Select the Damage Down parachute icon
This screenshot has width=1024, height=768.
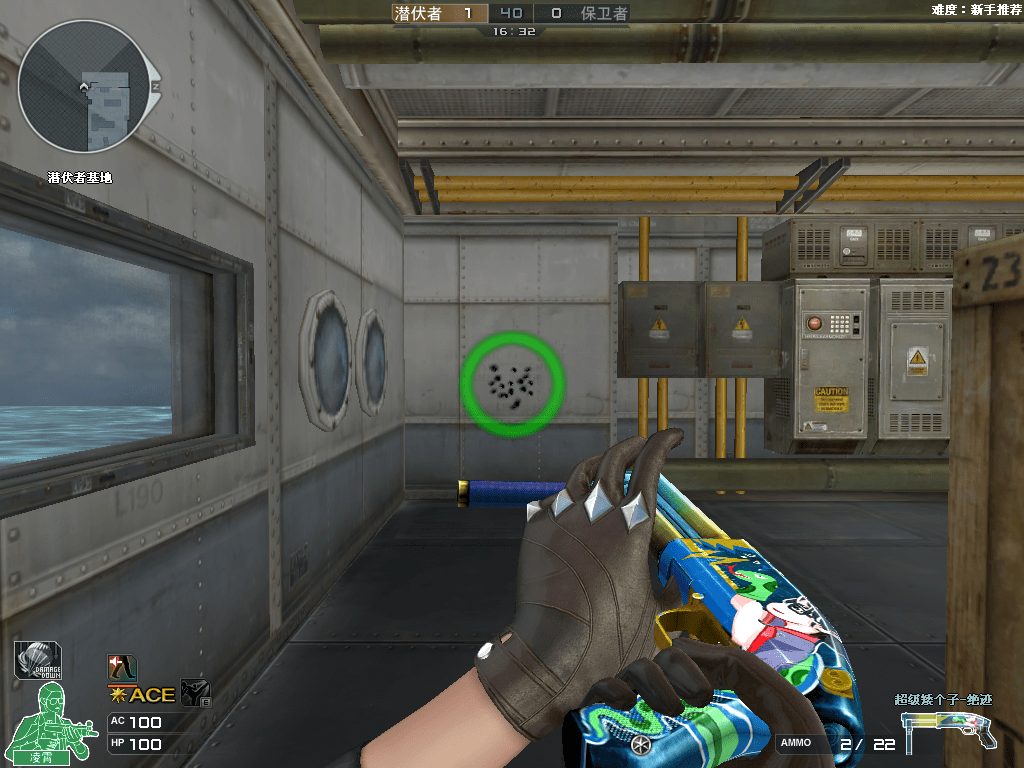point(37,661)
